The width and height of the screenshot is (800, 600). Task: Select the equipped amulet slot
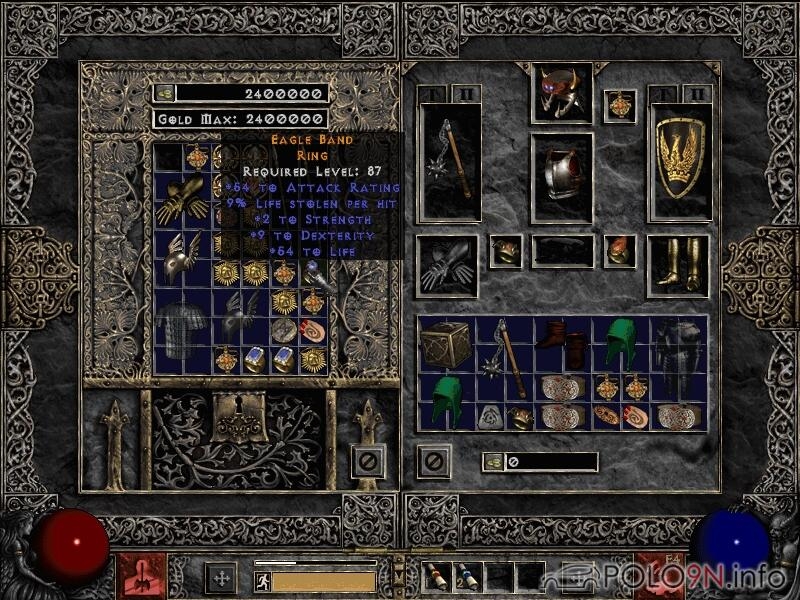click(620, 105)
